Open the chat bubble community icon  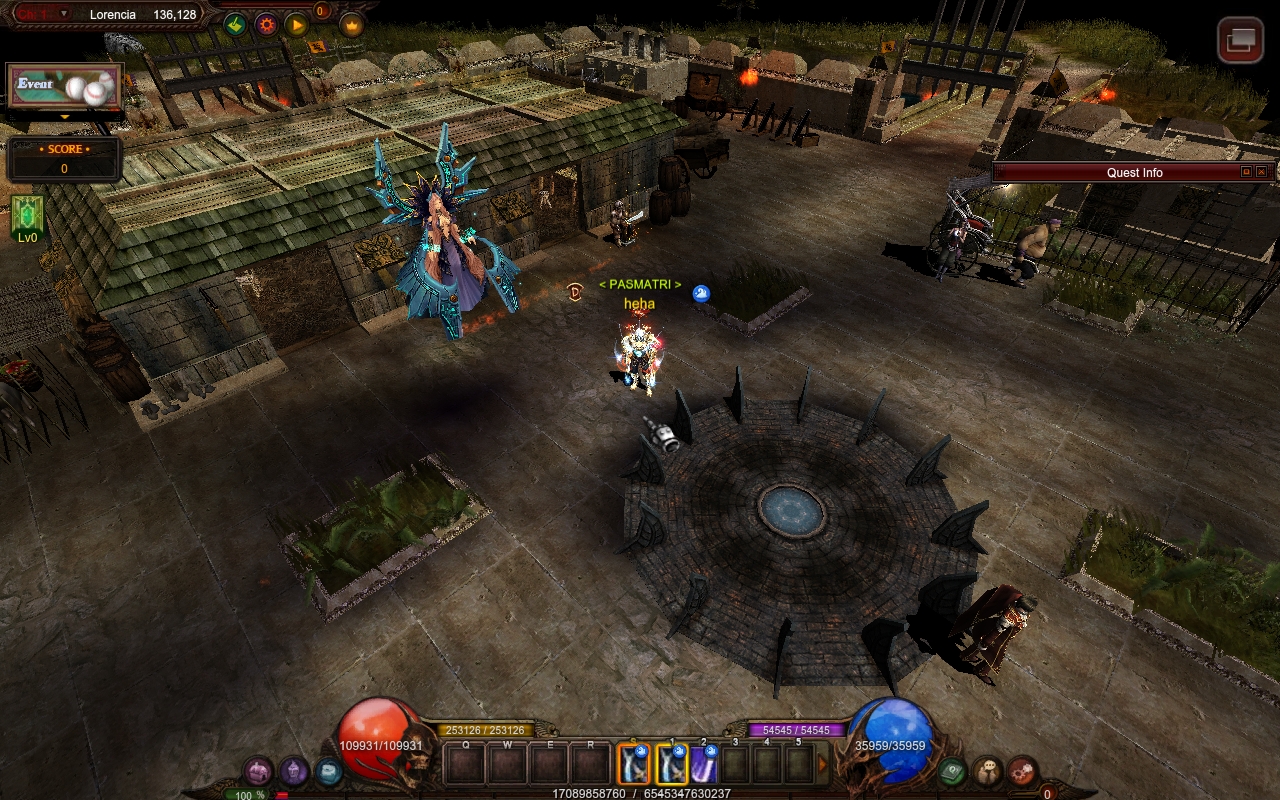(x=987, y=771)
